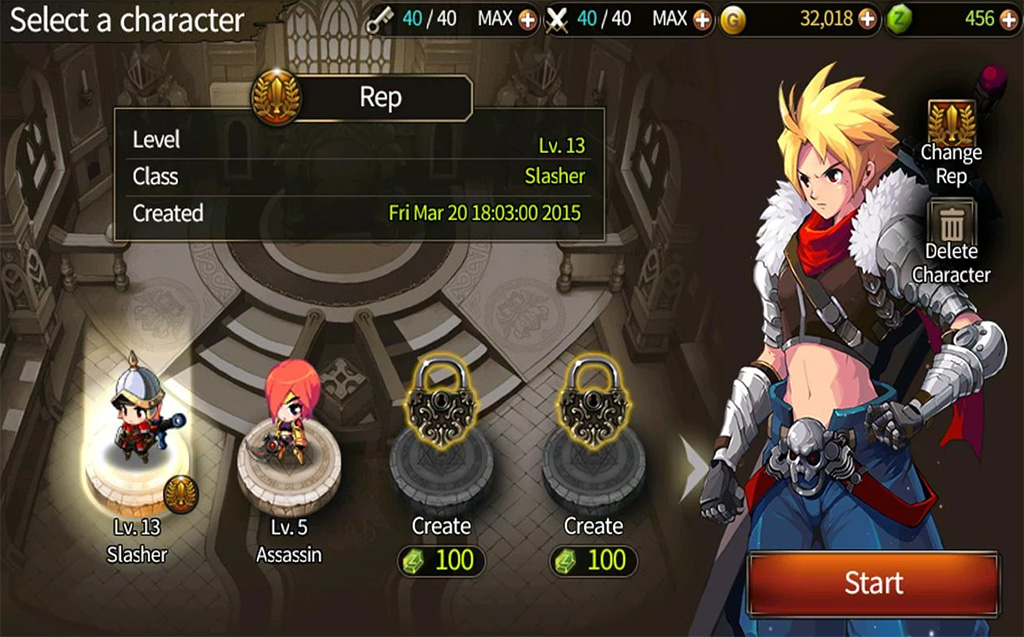Add more gold with the plus button
The image size is (1024, 637).
click(867, 19)
